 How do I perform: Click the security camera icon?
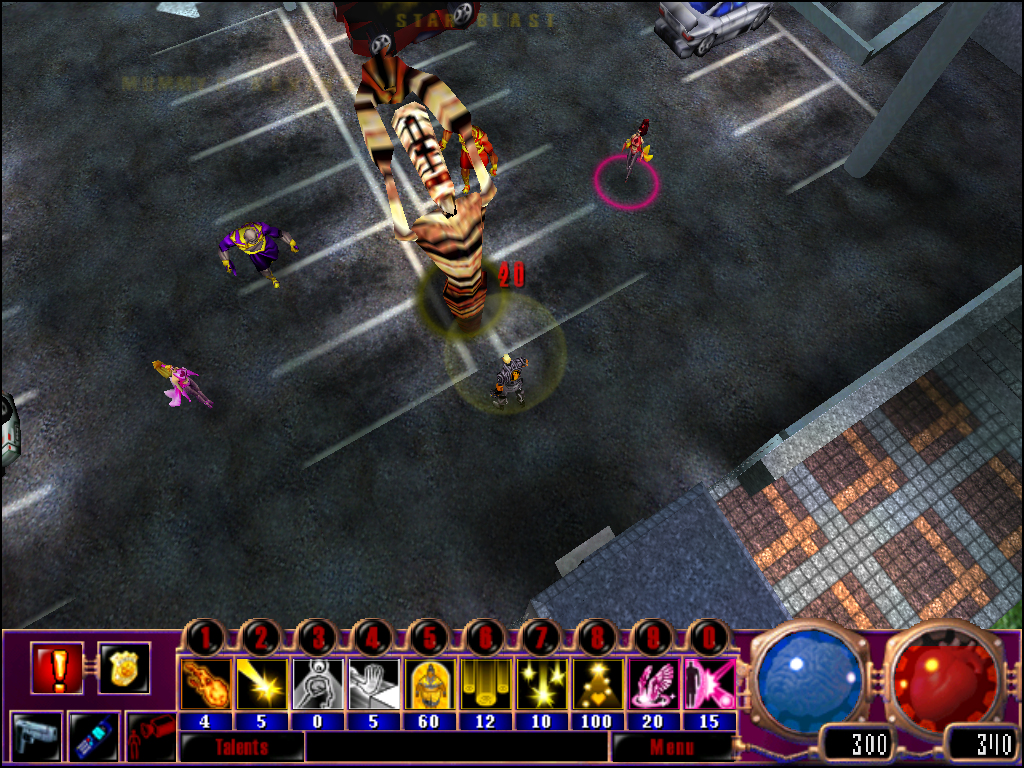click(x=150, y=737)
